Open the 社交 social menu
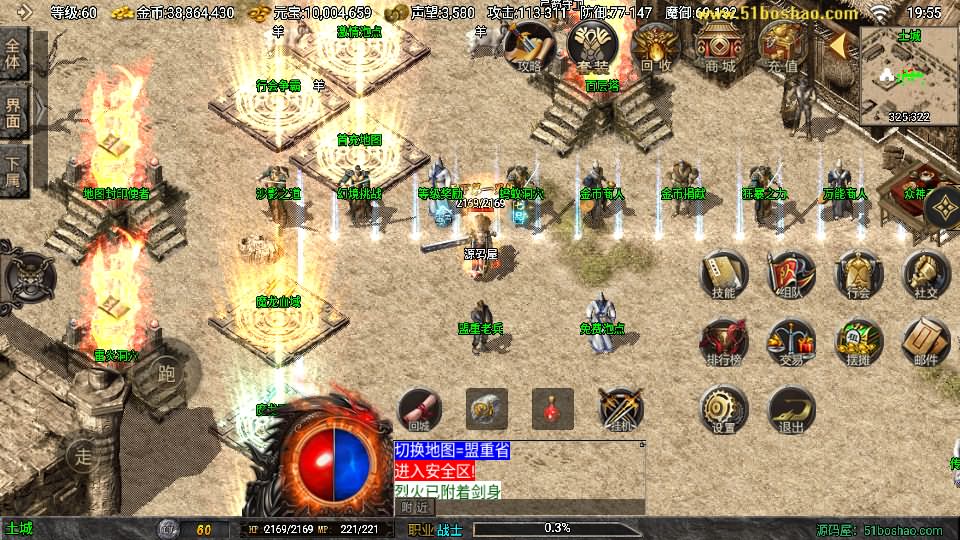The image size is (960, 540). 926,273
